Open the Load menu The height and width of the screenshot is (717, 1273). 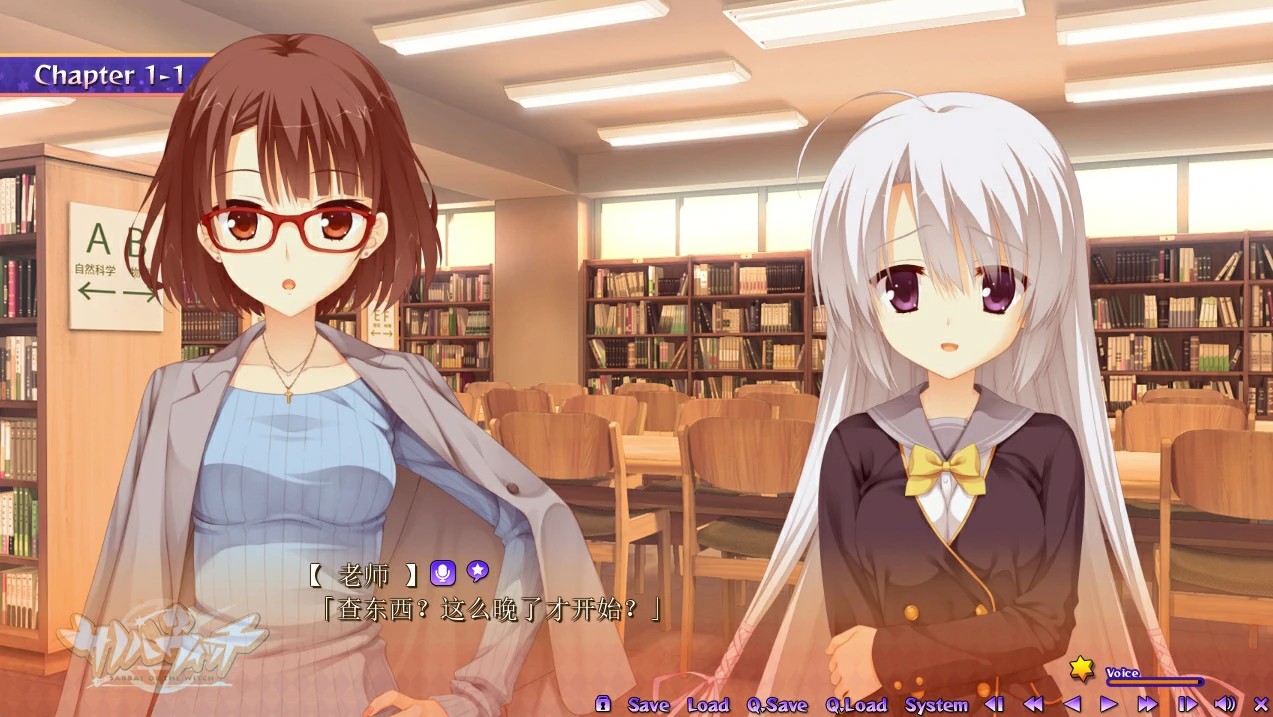(x=708, y=705)
